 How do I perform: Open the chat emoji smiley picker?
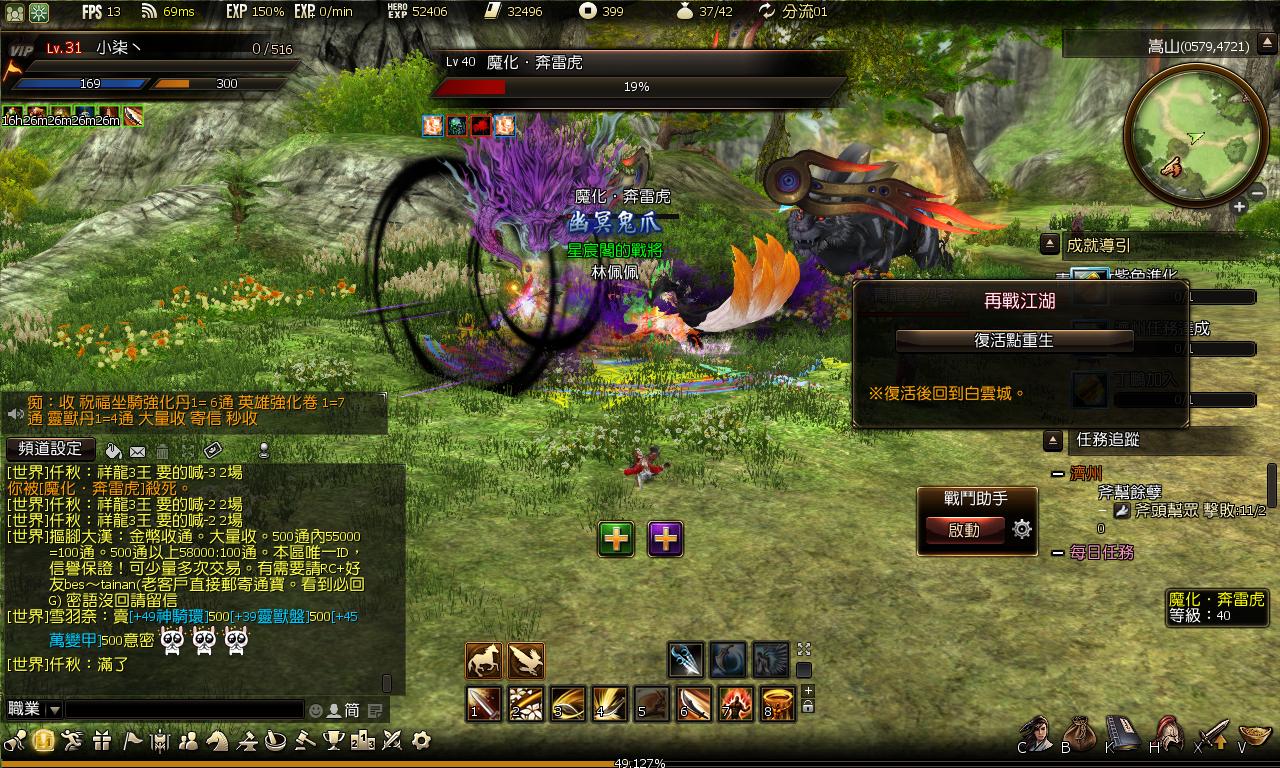tap(316, 710)
